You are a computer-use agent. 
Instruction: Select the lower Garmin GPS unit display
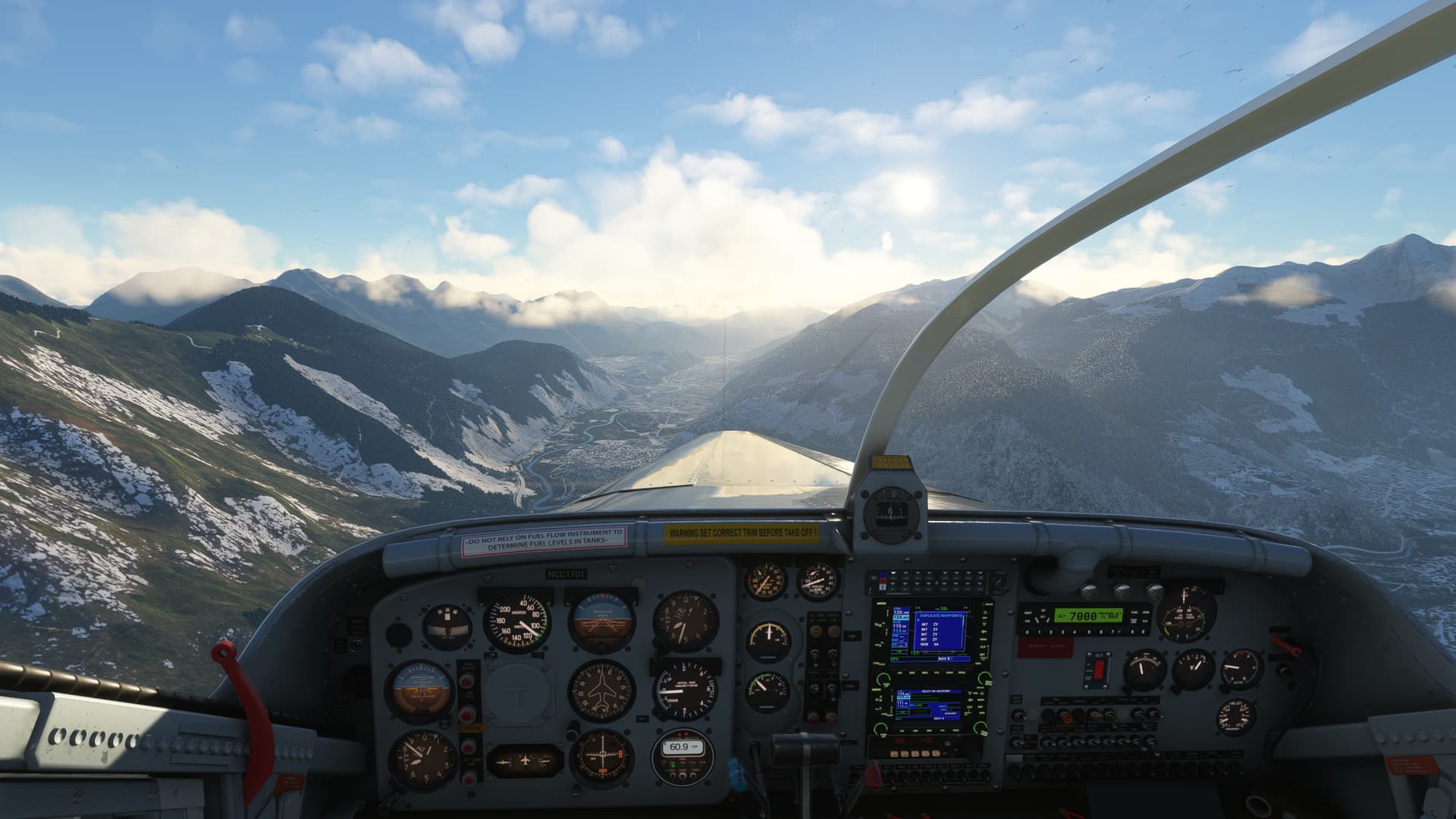(x=928, y=705)
